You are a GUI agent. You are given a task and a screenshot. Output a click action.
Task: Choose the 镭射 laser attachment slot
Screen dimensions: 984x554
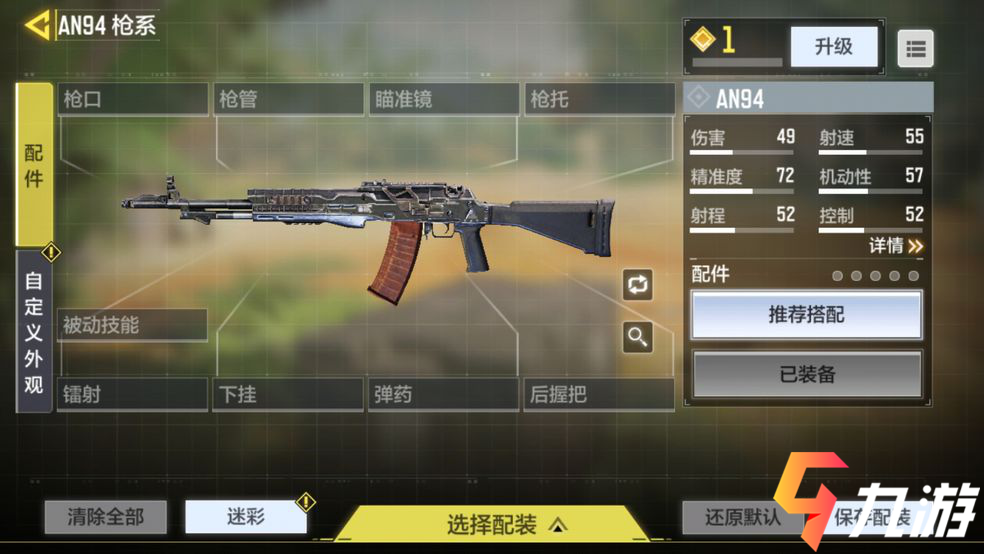point(133,394)
